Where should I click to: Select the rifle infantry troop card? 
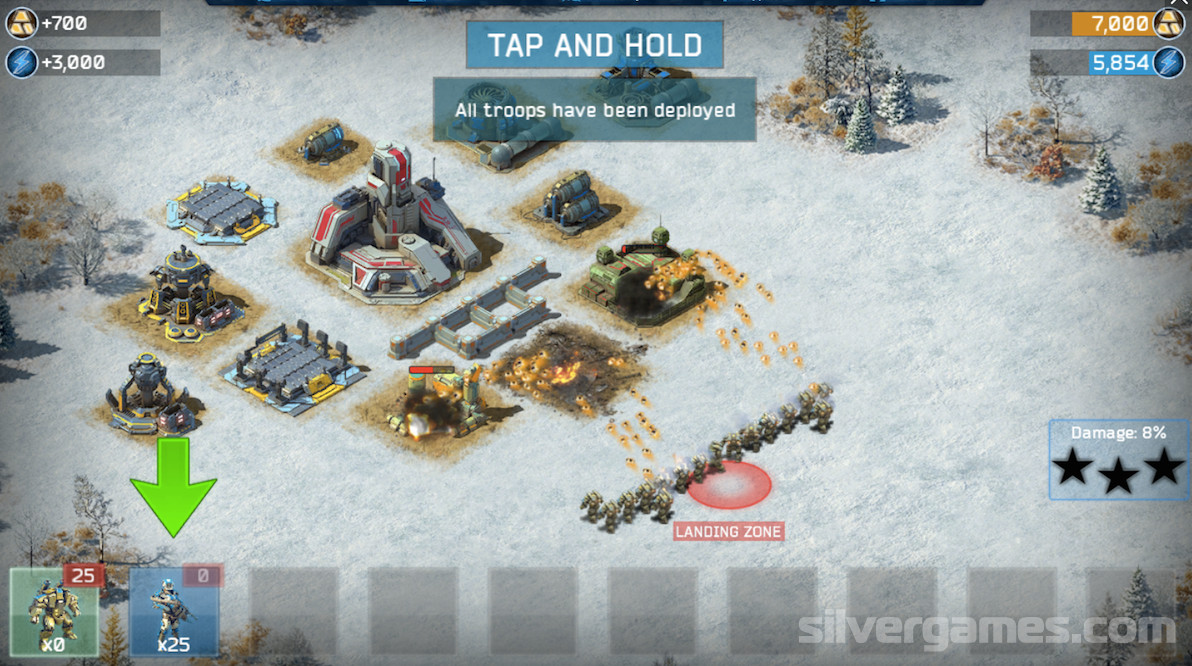tap(173, 611)
